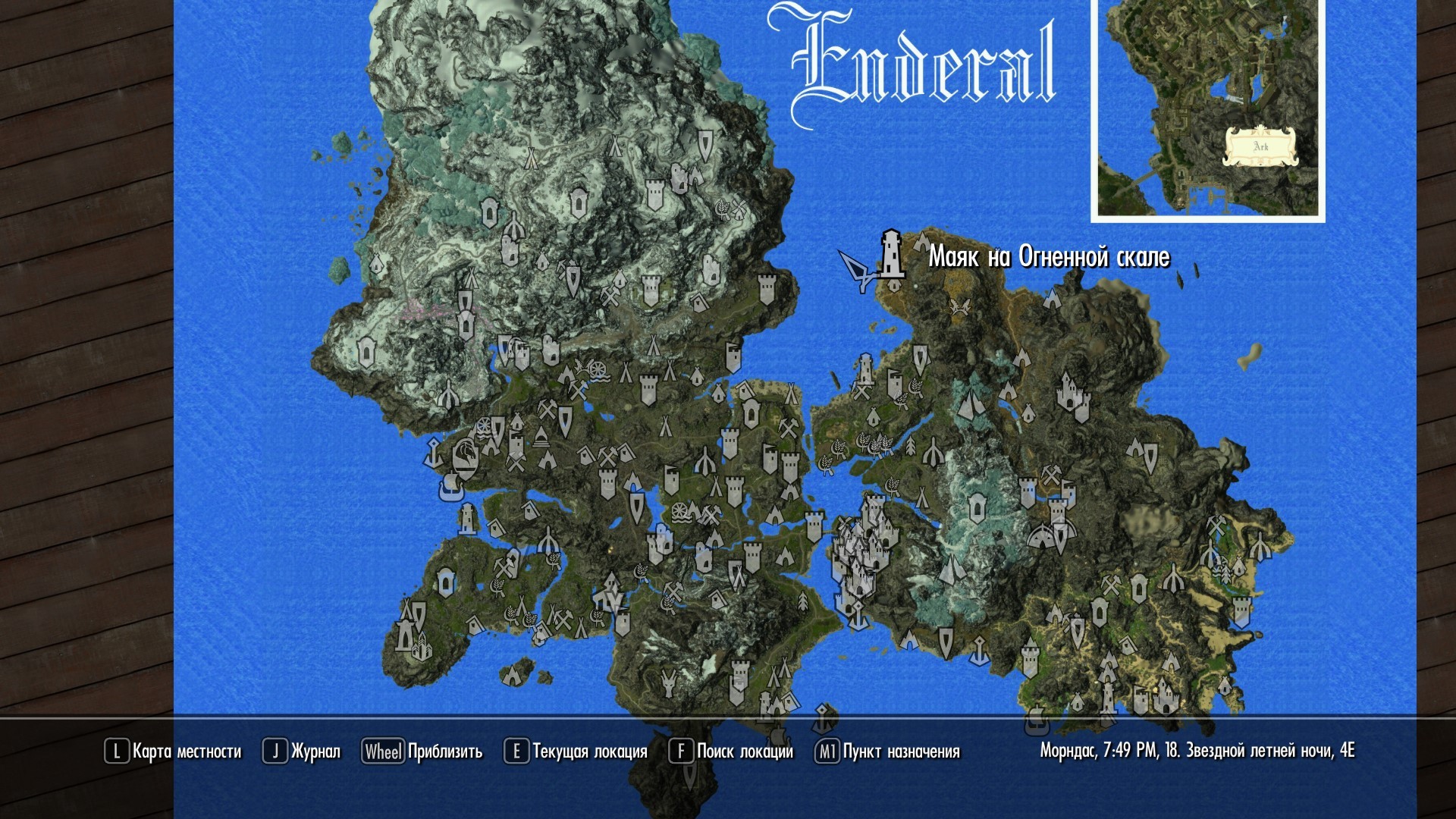The width and height of the screenshot is (1456, 819).
Task: Open Поиск локации location search
Action: (x=731, y=752)
